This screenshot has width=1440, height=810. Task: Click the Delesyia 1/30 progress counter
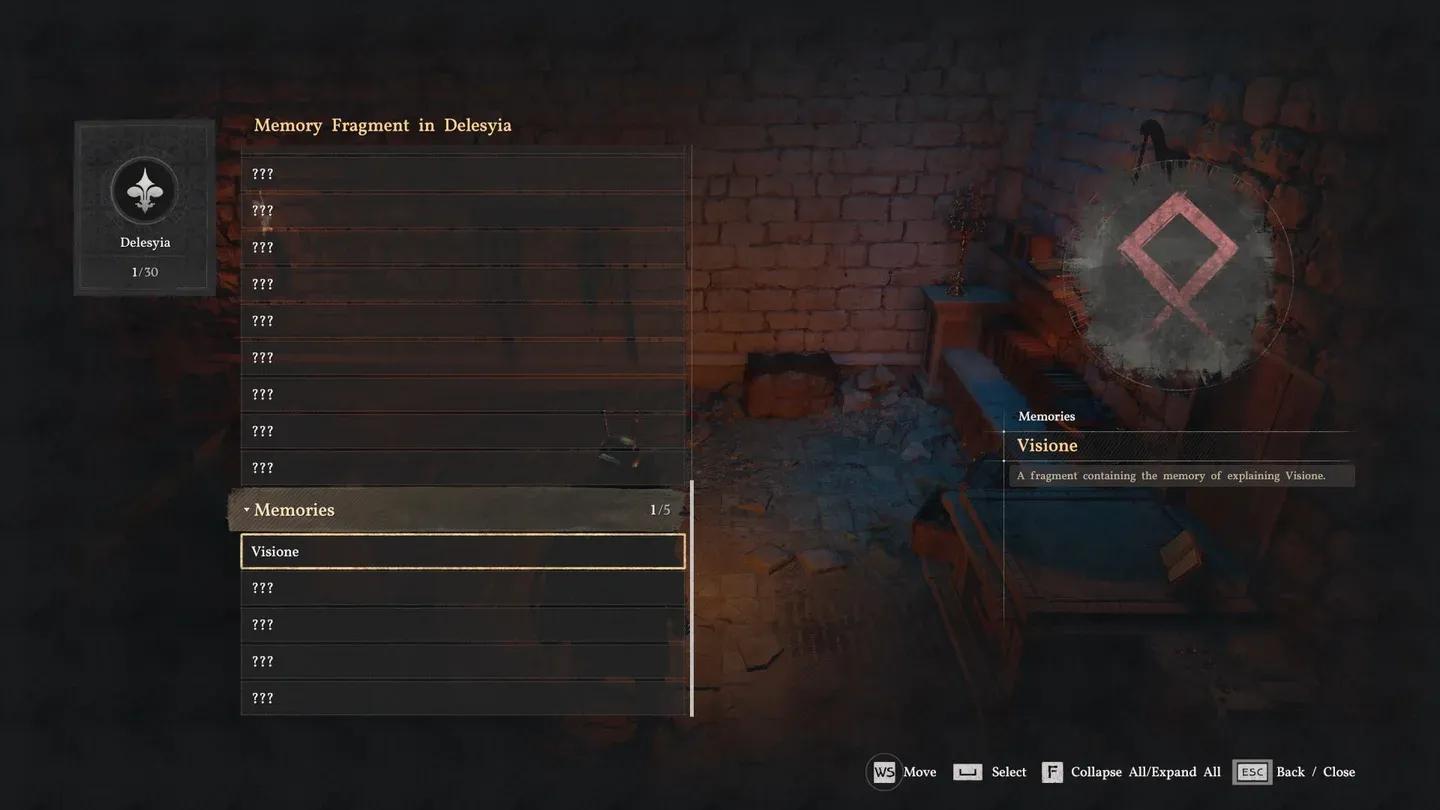(x=144, y=270)
